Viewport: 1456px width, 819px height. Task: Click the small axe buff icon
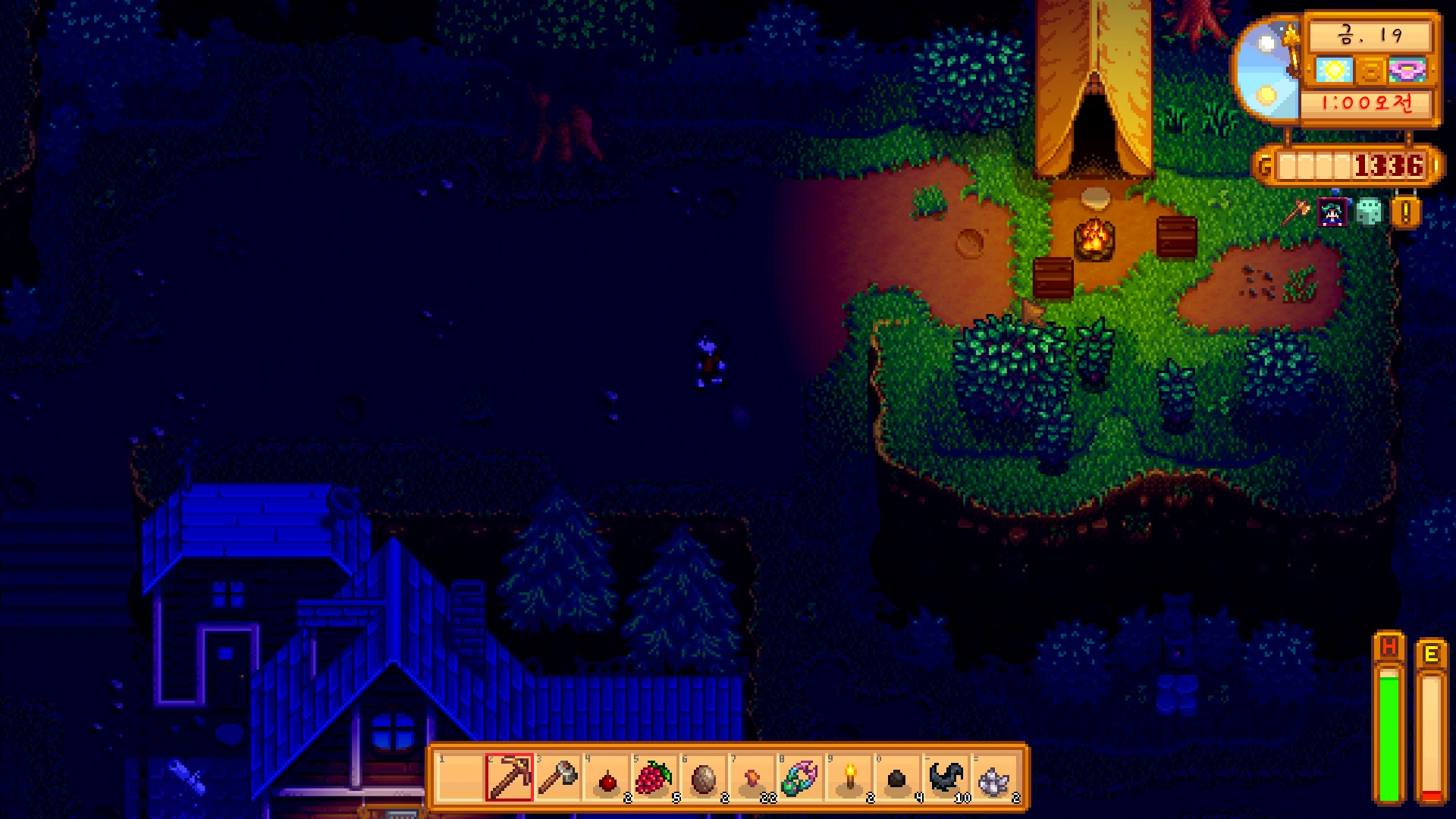pyautogui.click(x=1297, y=212)
